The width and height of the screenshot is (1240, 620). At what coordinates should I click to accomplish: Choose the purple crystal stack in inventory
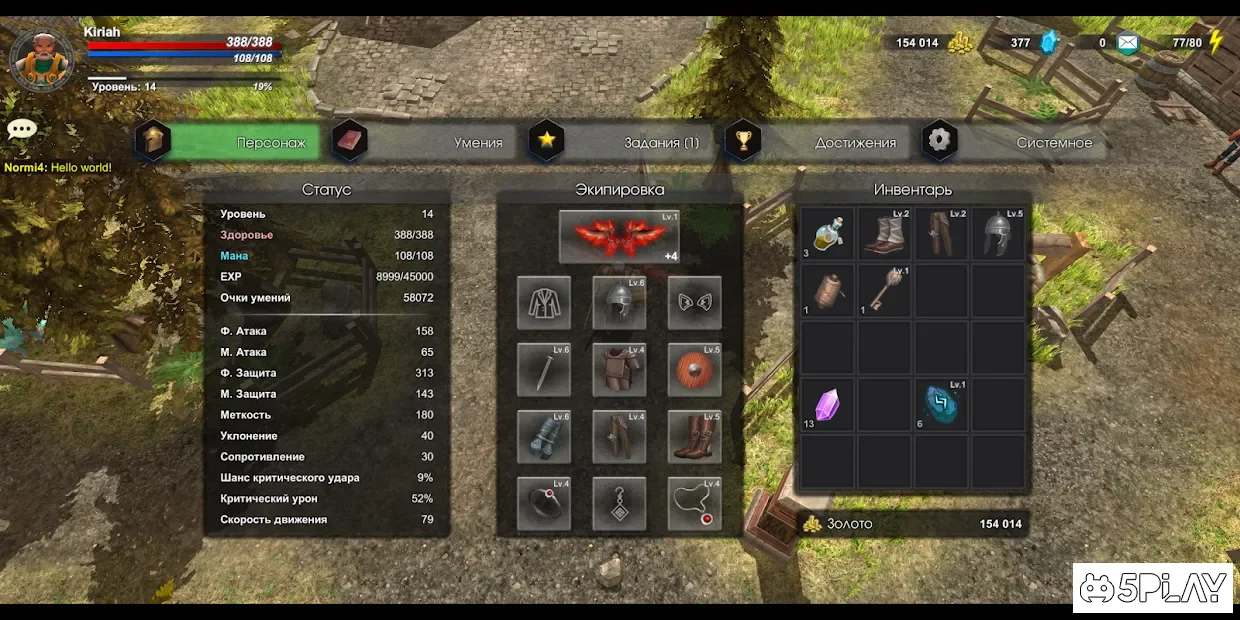(828, 405)
